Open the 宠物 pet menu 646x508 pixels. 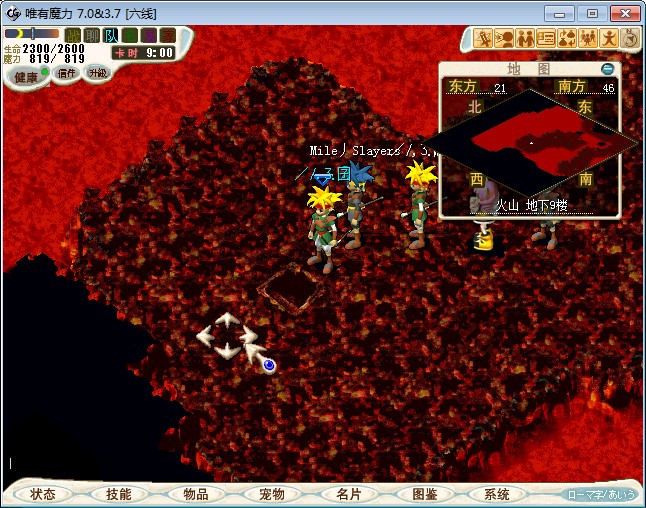pos(272,494)
